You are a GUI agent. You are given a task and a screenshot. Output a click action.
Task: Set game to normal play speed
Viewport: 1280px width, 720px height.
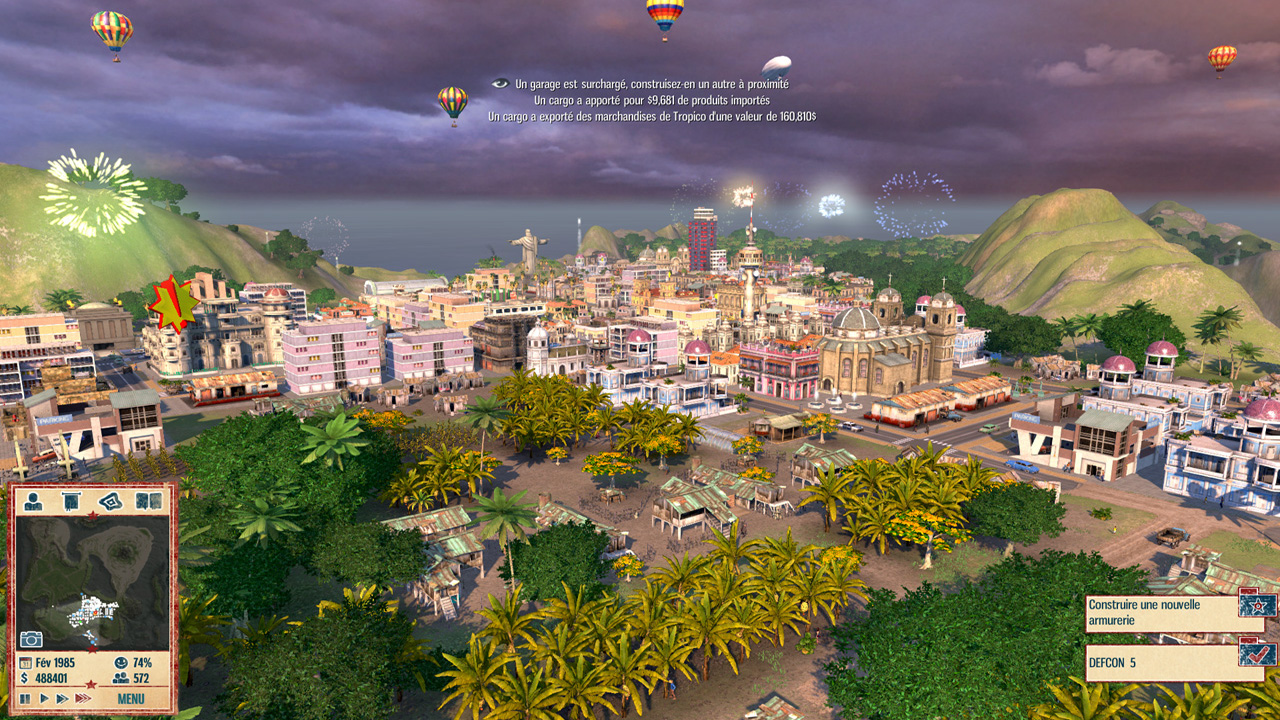(44, 698)
